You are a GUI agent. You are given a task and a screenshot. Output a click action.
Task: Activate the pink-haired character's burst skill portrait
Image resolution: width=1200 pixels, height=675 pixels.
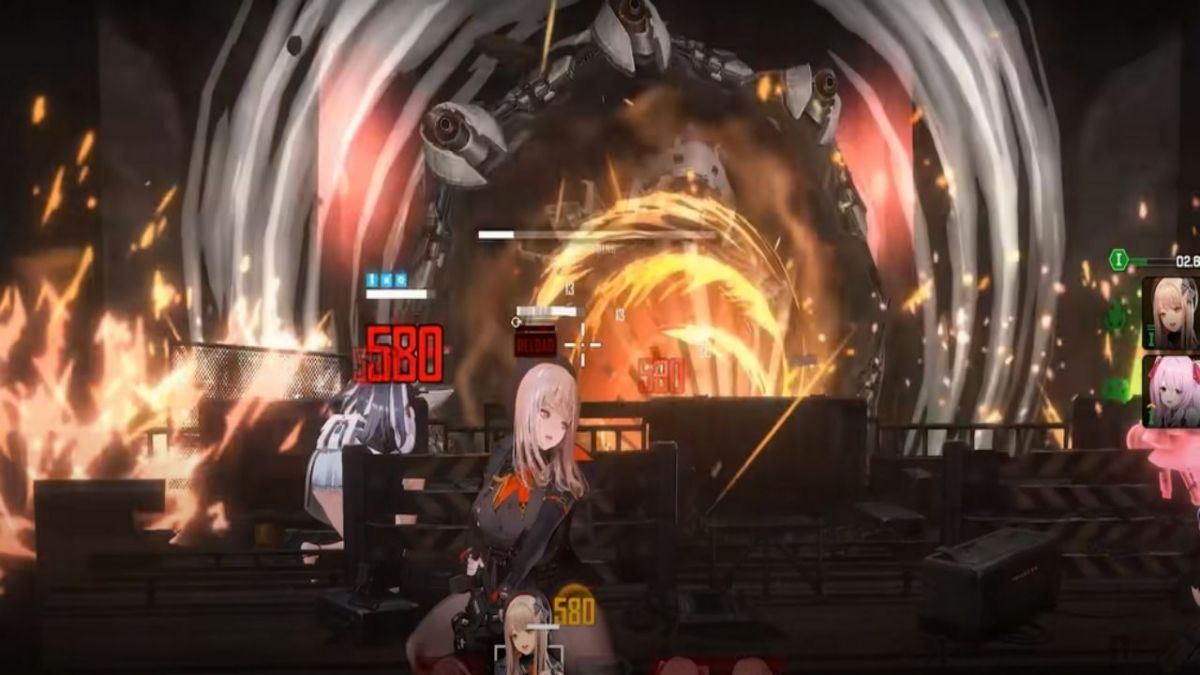click(x=1171, y=392)
